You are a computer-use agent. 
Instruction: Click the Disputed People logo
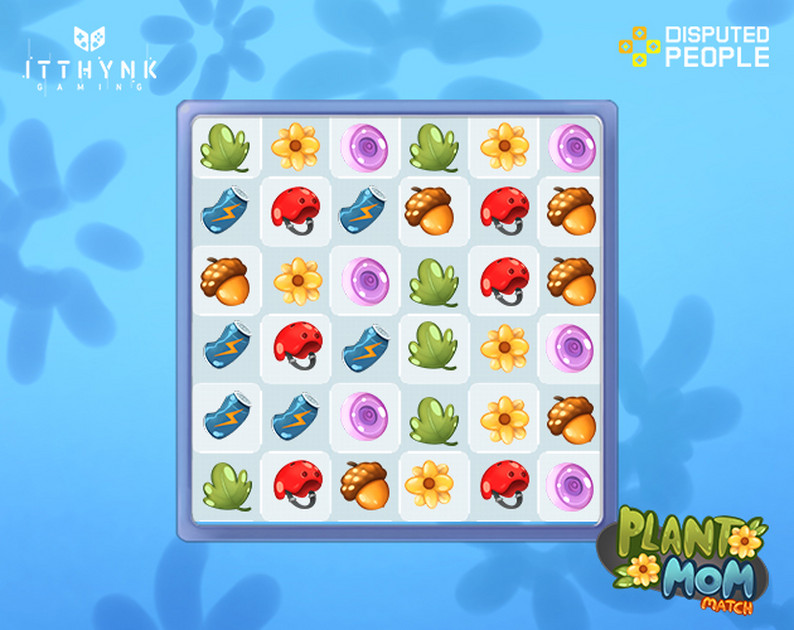[x=694, y=46]
